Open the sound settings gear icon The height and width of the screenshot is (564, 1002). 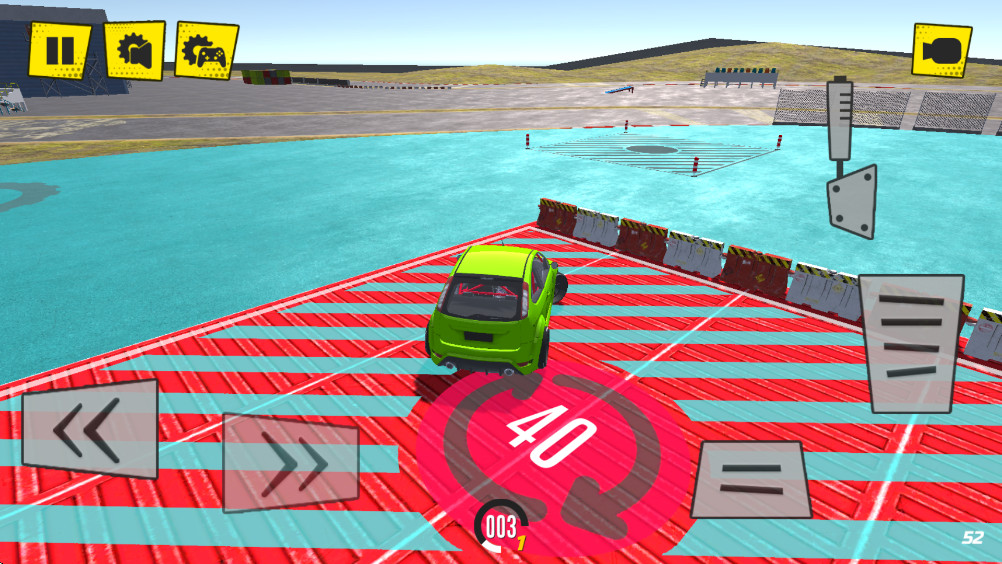pyautogui.click(x=134, y=50)
